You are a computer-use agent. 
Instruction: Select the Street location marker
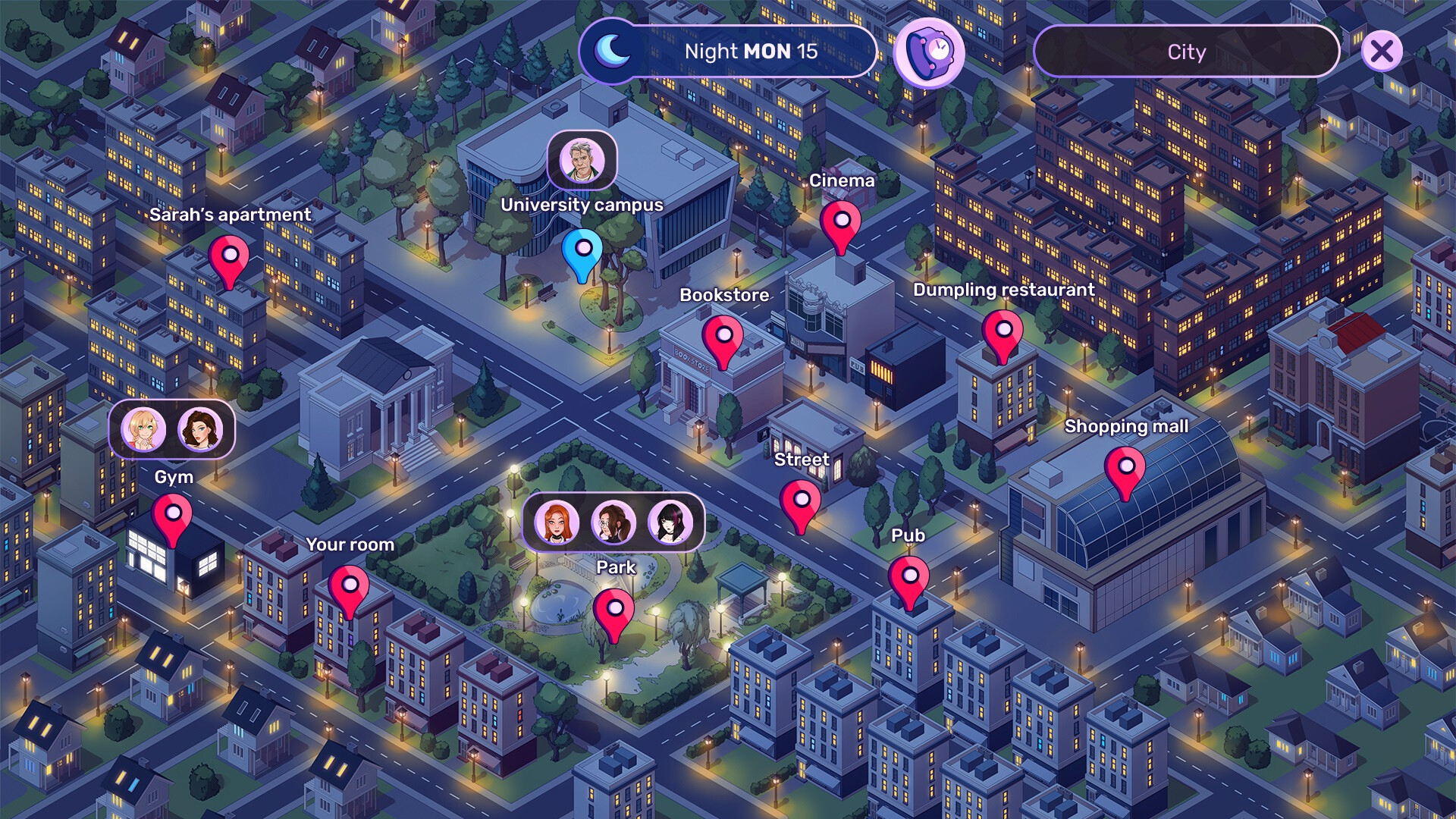tap(800, 502)
